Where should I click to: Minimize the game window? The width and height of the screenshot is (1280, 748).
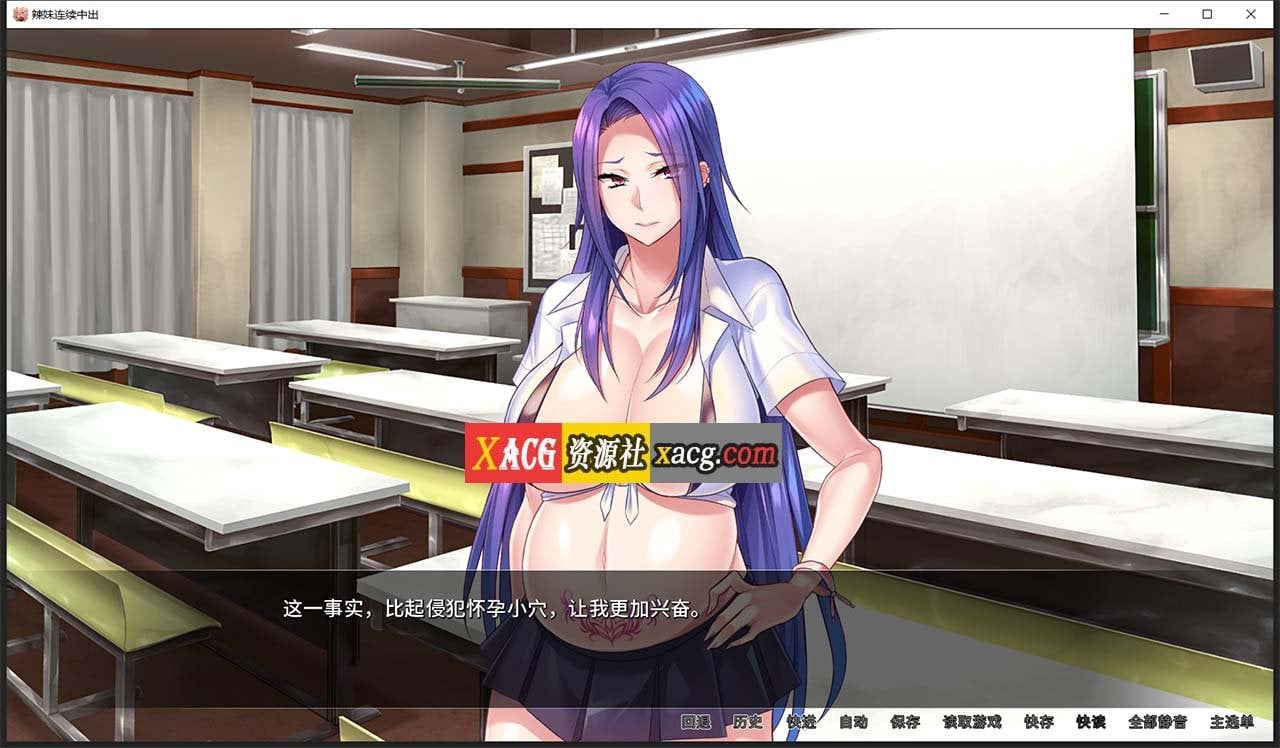1166,14
